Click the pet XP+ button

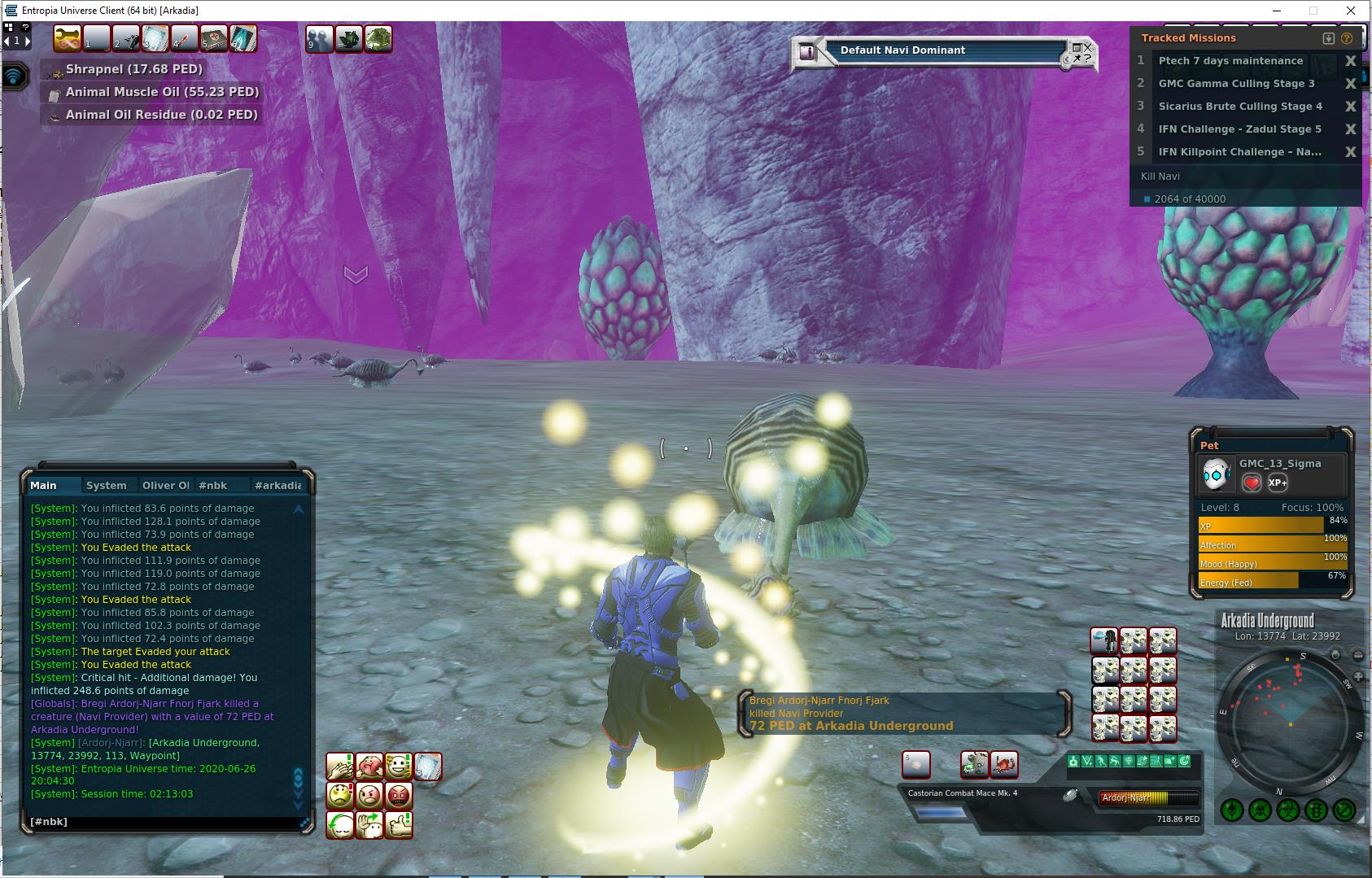pos(1278,483)
